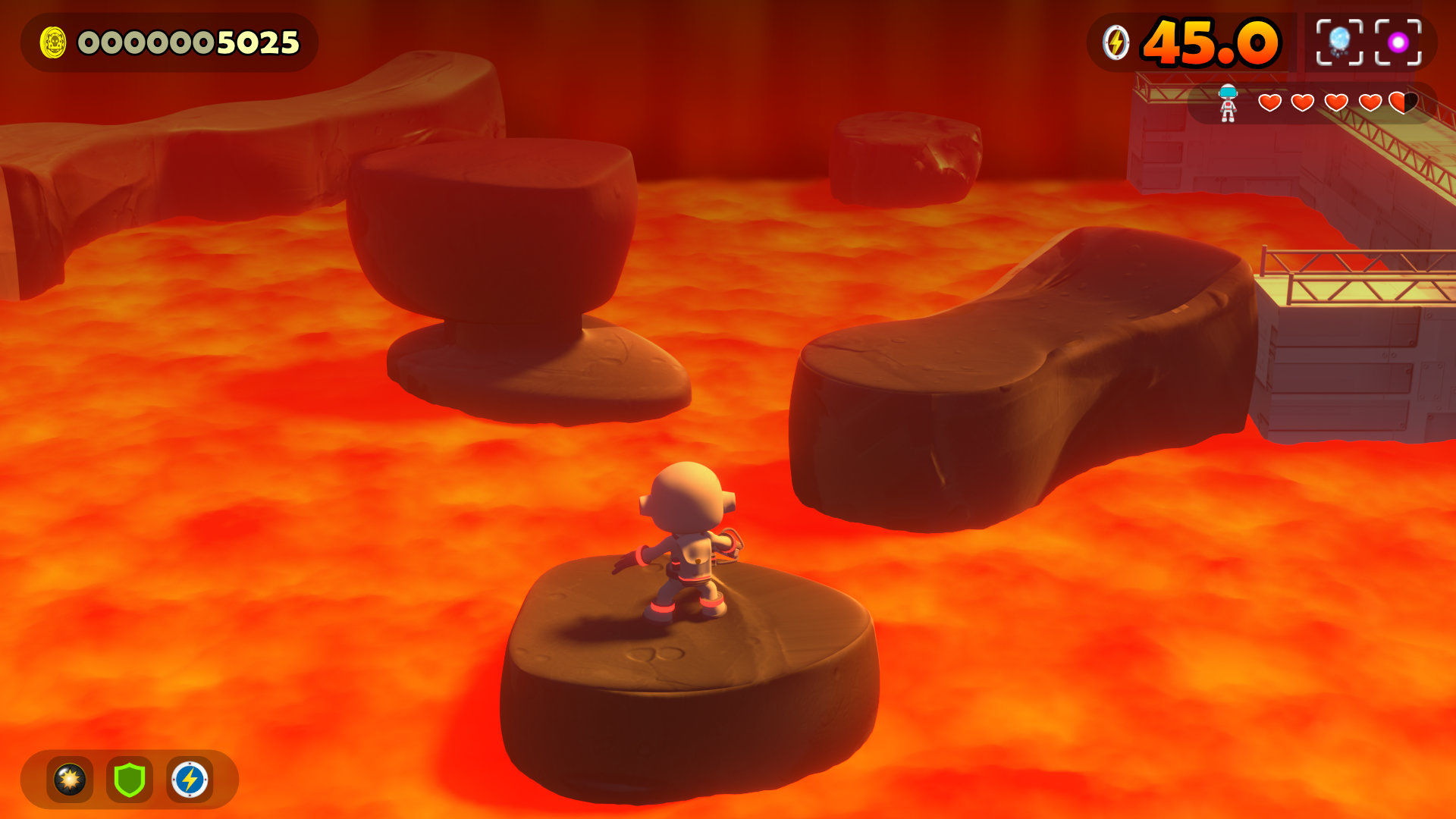Use the blue lightning bolt power-up

190,780
